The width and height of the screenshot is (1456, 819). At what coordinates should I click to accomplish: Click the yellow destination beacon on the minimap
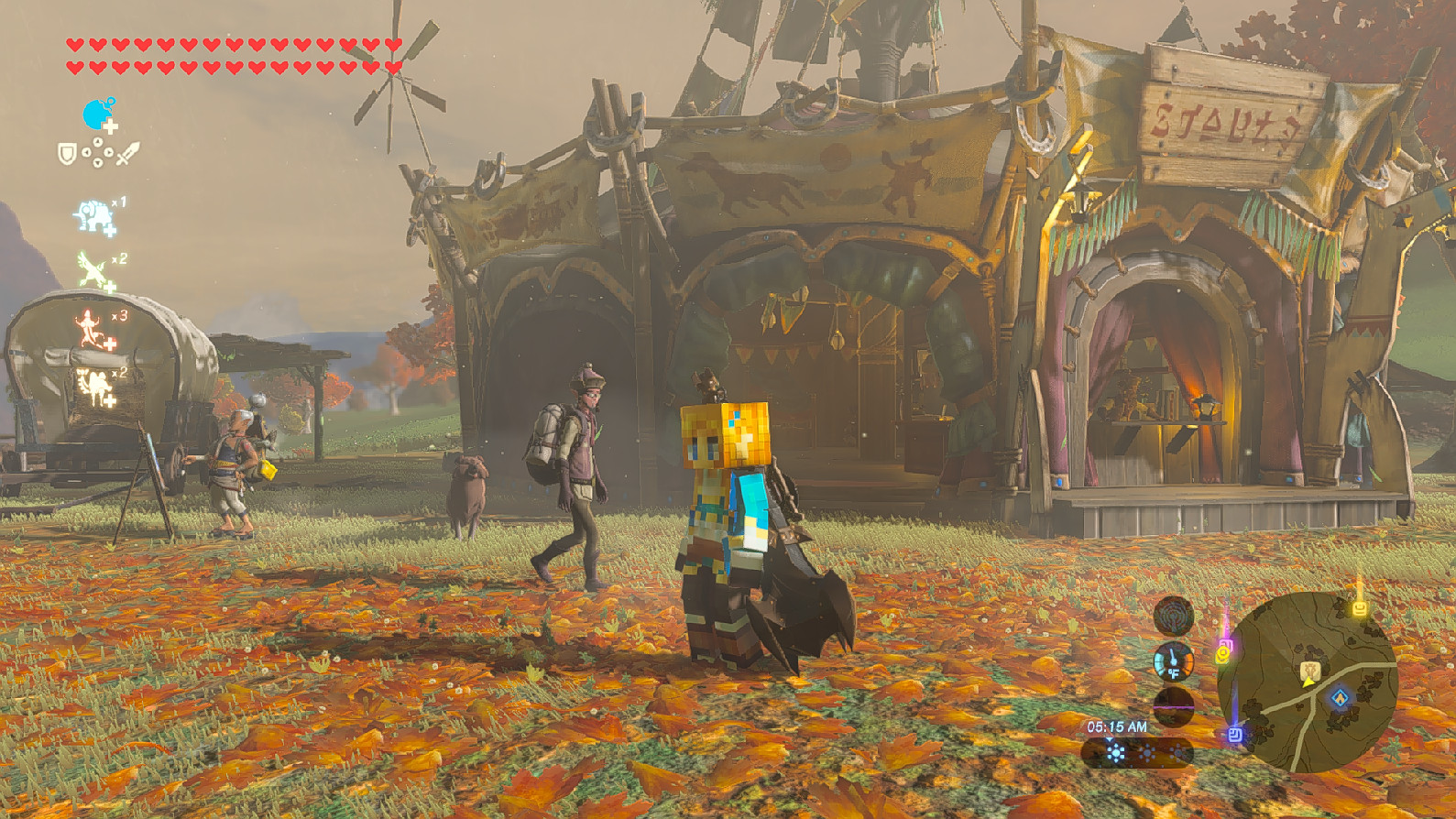pos(1360,607)
